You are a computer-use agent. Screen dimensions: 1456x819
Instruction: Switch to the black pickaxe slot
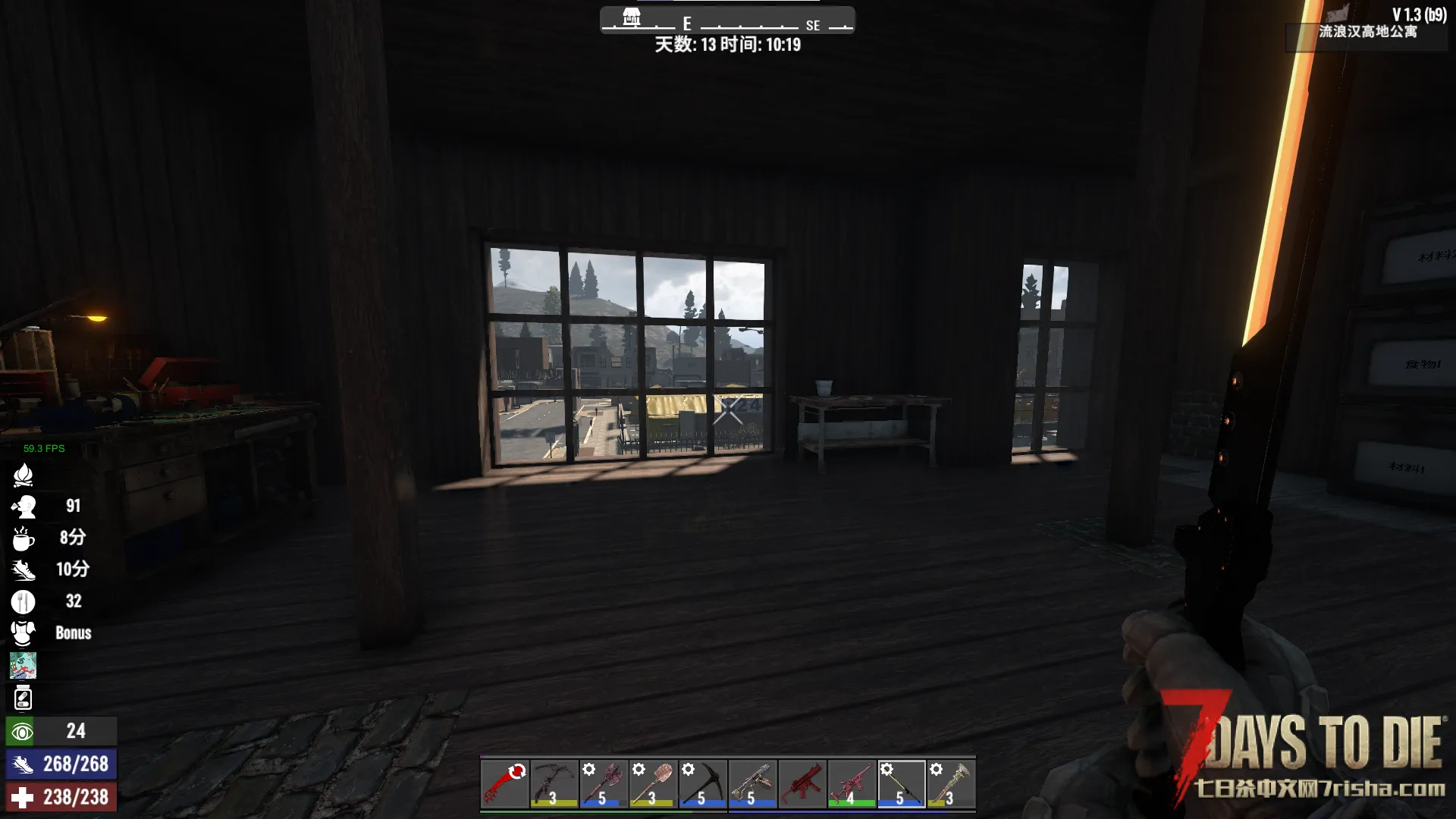tap(702, 783)
